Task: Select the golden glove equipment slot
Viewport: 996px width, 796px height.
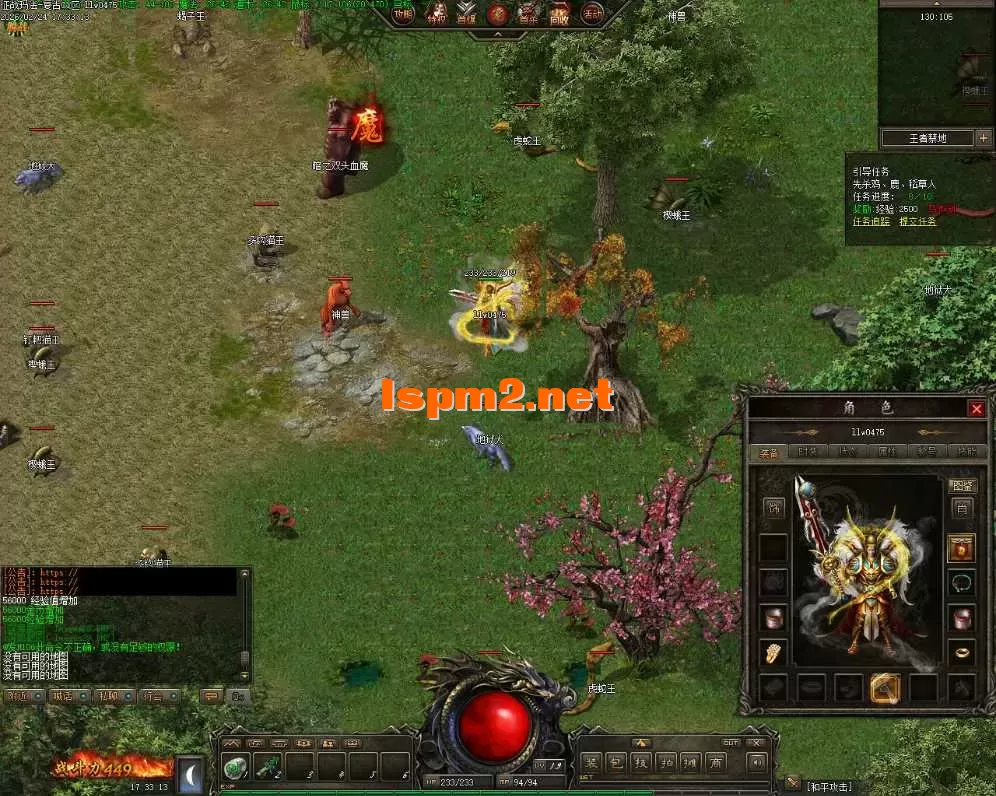Action: (x=773, y=652)
